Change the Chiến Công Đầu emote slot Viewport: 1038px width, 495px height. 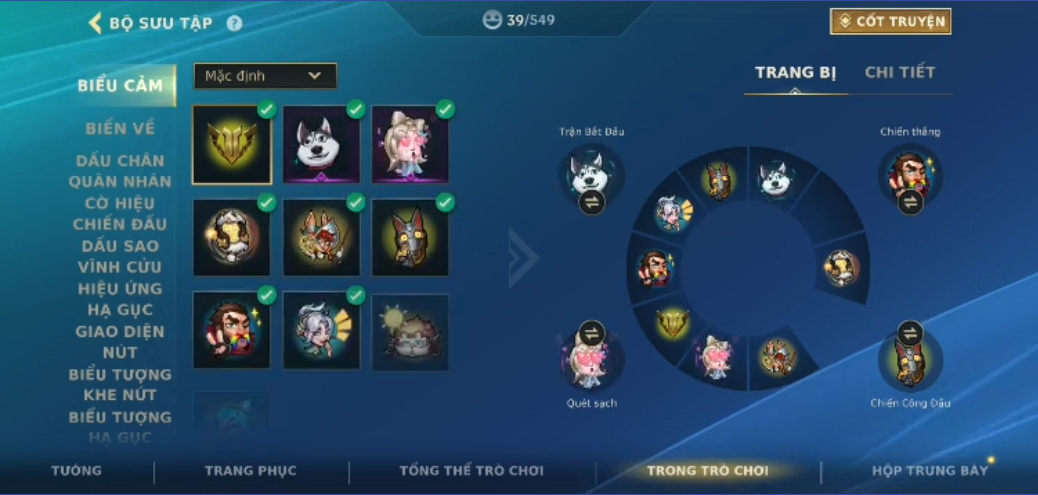[909, 332]
